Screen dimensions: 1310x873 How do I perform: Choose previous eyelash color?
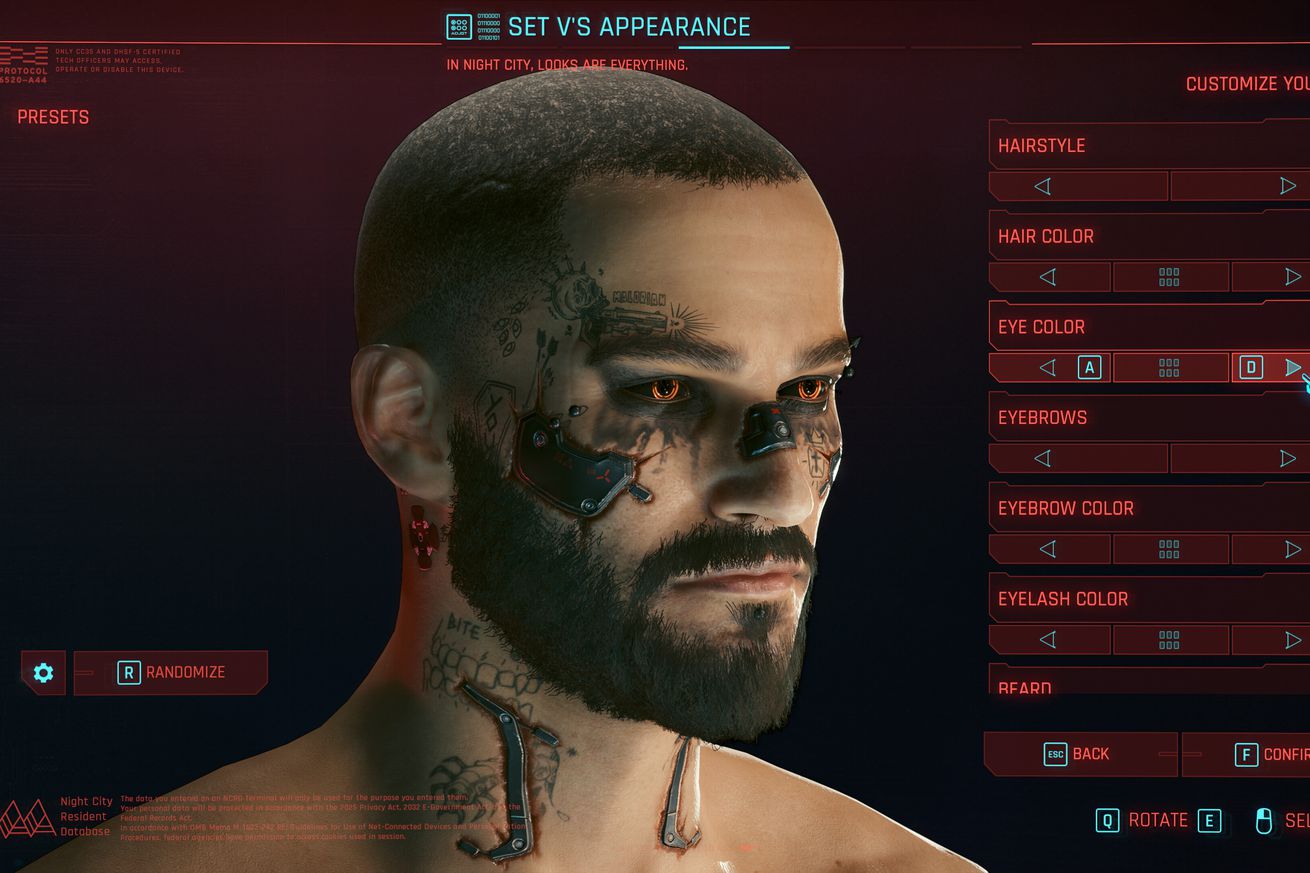point(1047,640)
